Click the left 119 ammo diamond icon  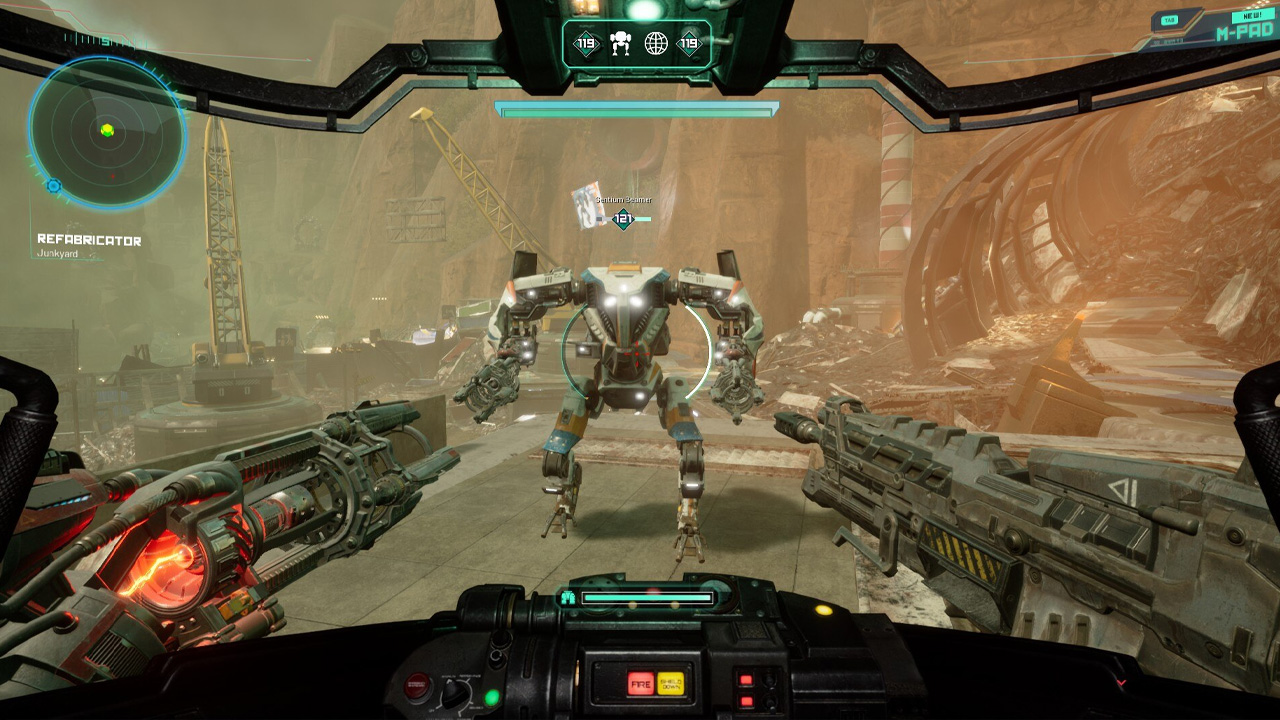[585, 43]
